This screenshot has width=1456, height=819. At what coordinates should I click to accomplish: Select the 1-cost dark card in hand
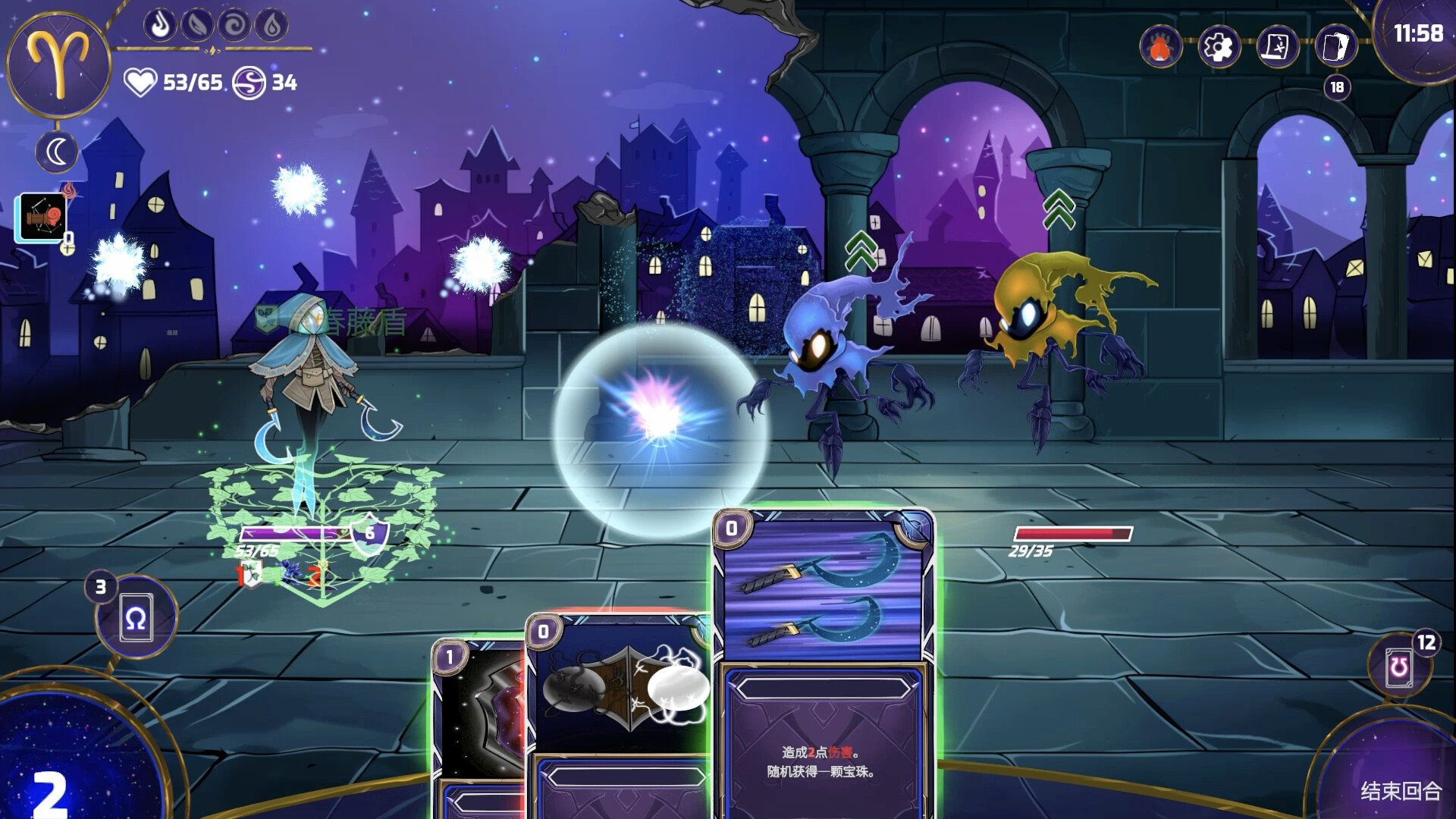[478, 720]
